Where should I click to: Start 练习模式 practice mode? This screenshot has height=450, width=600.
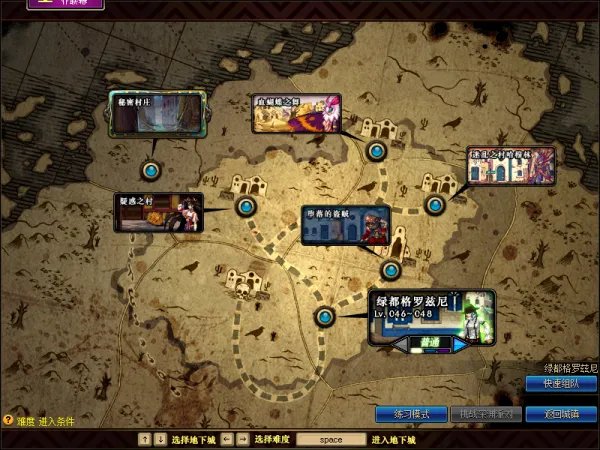coord(410,414)
